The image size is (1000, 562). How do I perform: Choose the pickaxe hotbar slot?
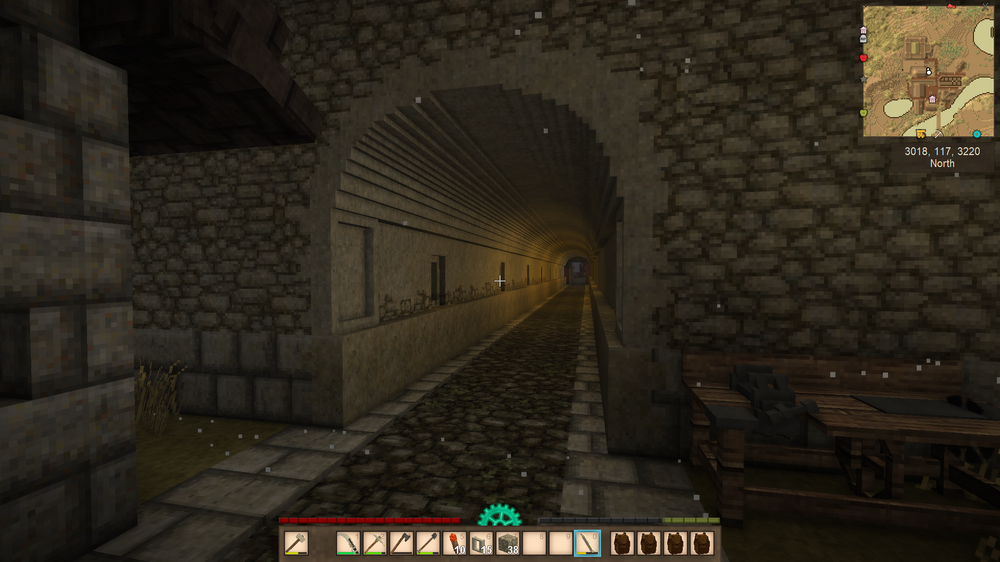pyautogui.click(x=374, y=543)
